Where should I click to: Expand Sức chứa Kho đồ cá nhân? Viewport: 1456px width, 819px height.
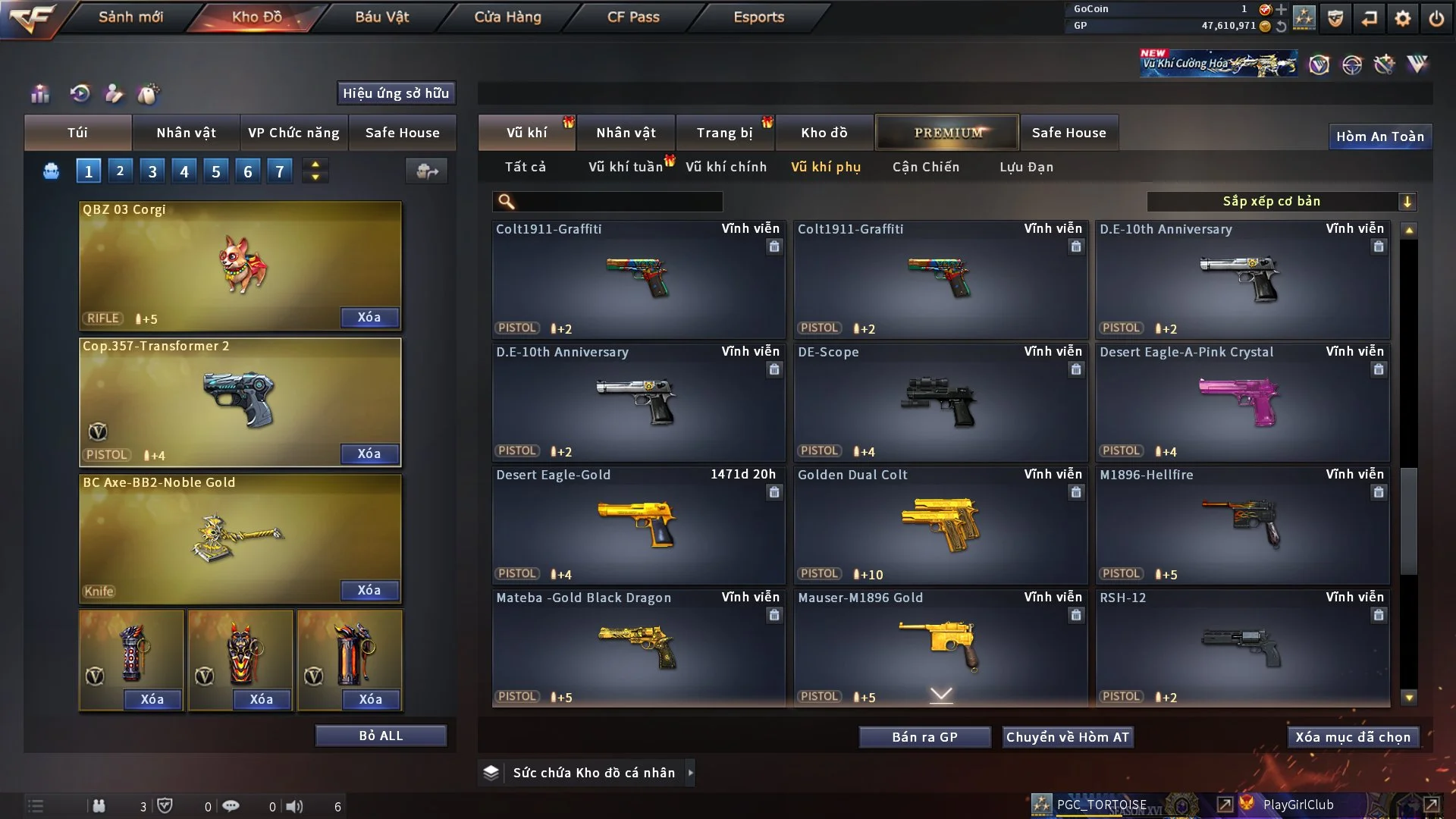point(689,773)
